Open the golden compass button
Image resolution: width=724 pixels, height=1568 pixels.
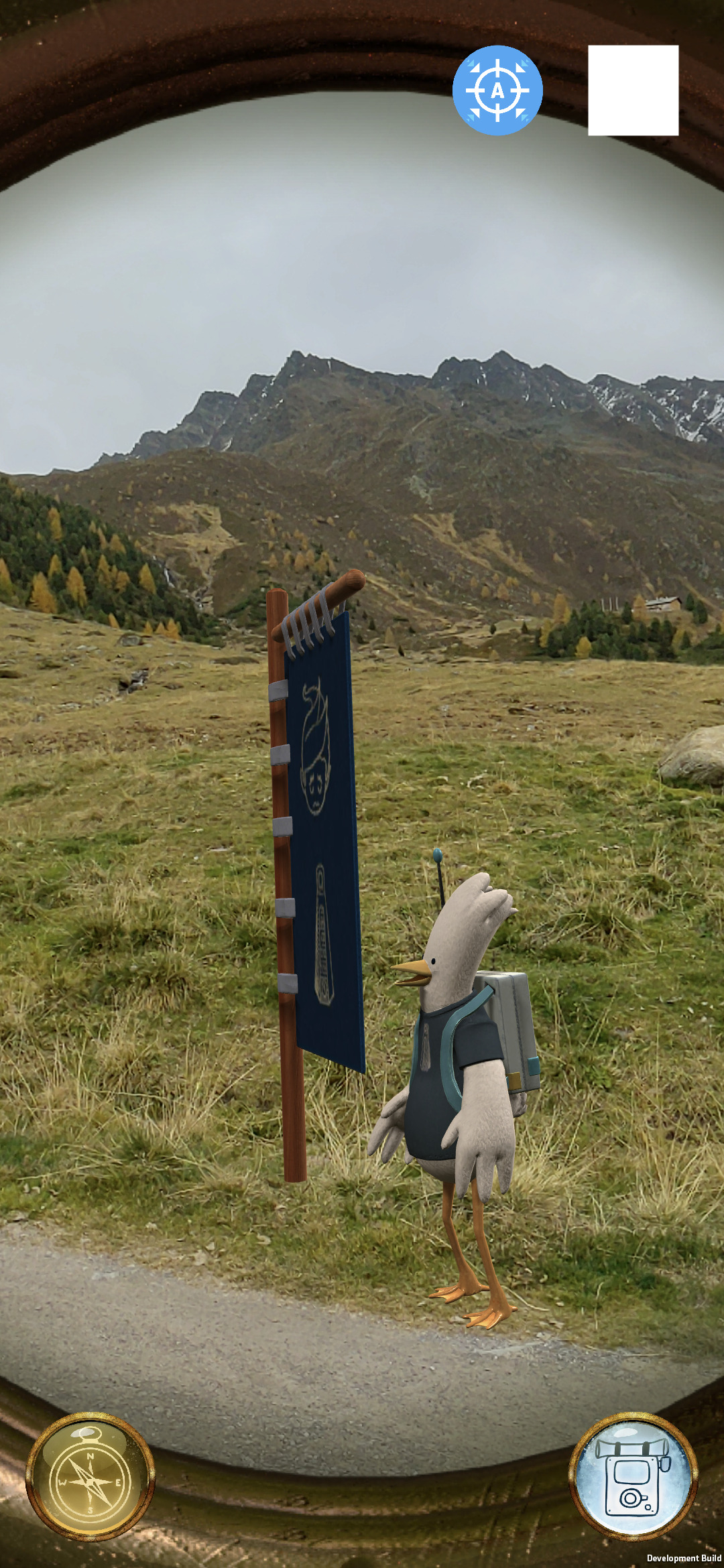pyautogui.click(x=90, y=1476)
